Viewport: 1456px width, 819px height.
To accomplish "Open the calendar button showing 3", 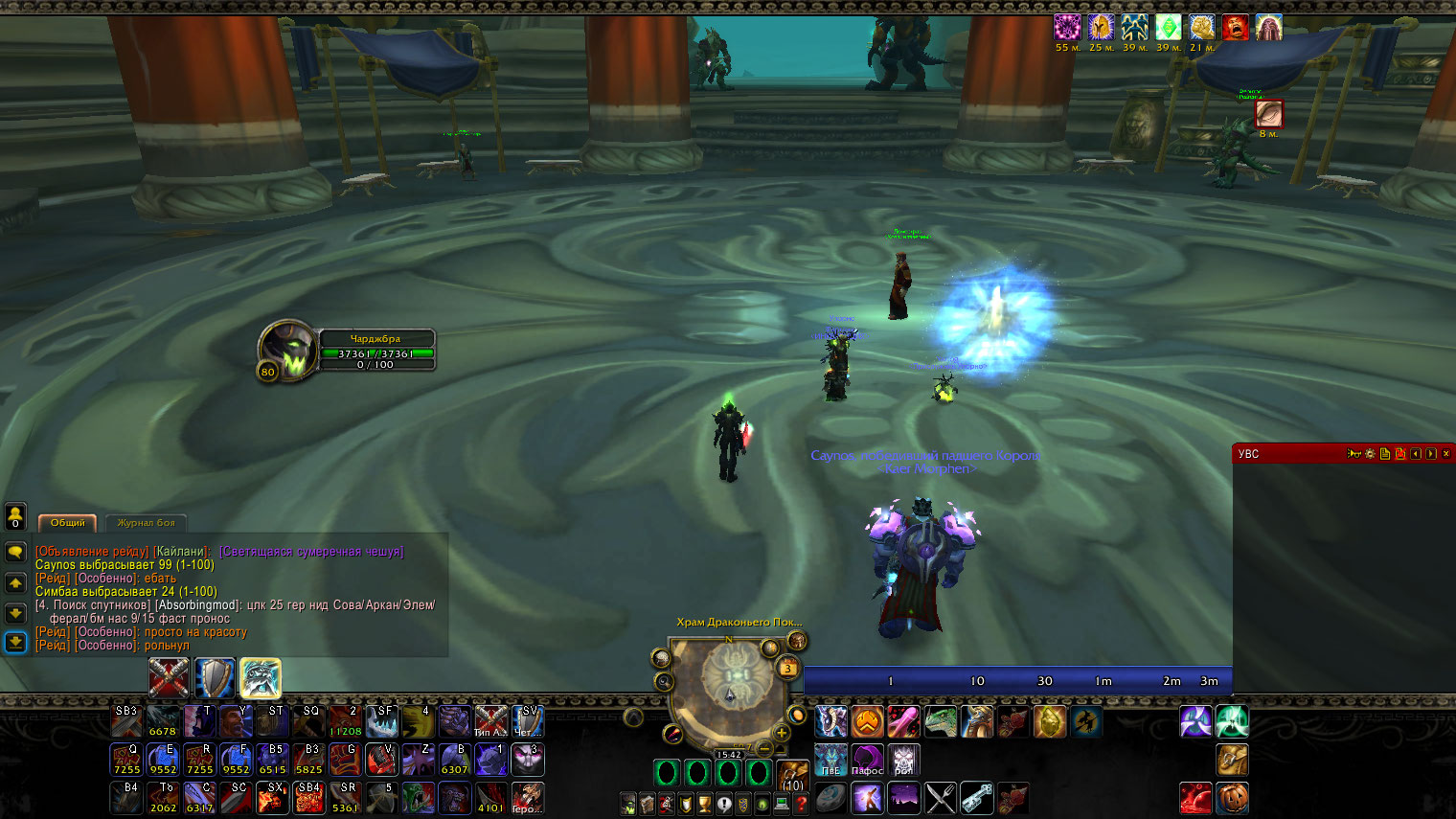I will [x=787, y=667].
